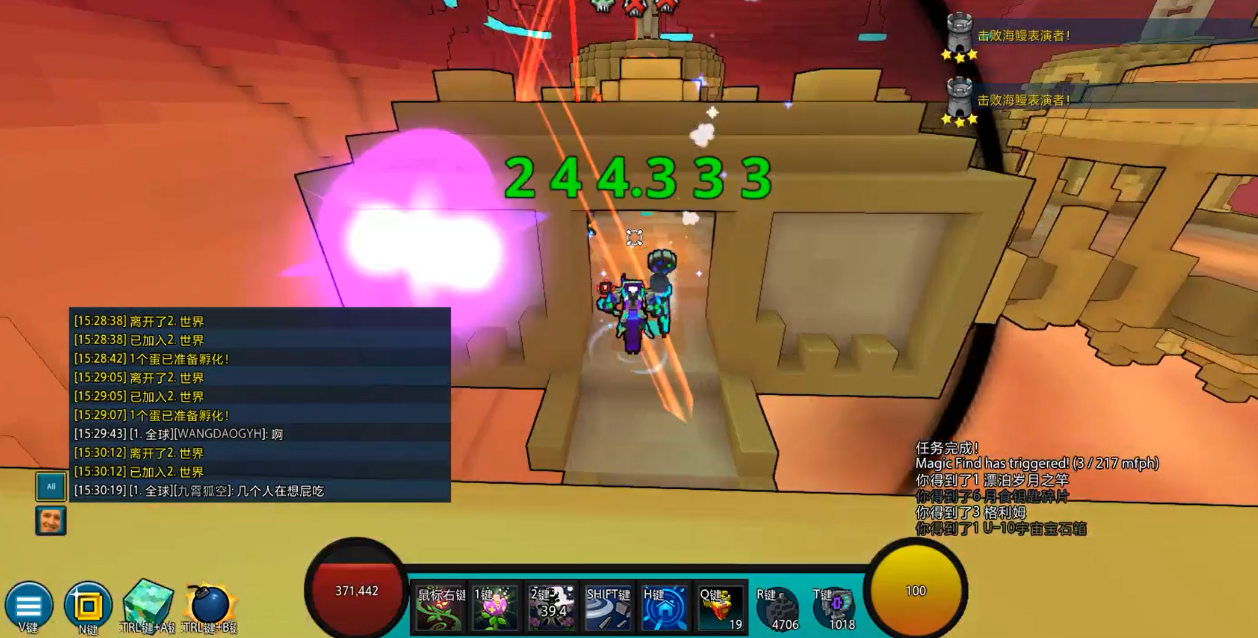Toggle the All chat filter button
Screen dimensions: 1258x638
[51, 487]
